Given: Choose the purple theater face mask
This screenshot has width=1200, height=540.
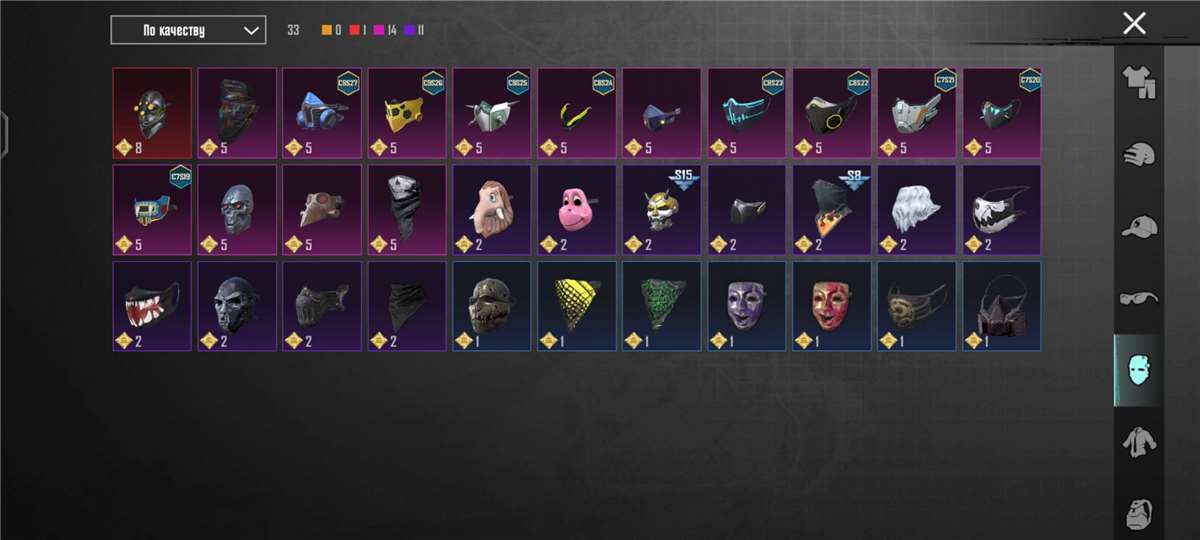Looking at the screenshot, I should [x=746, y=307].
